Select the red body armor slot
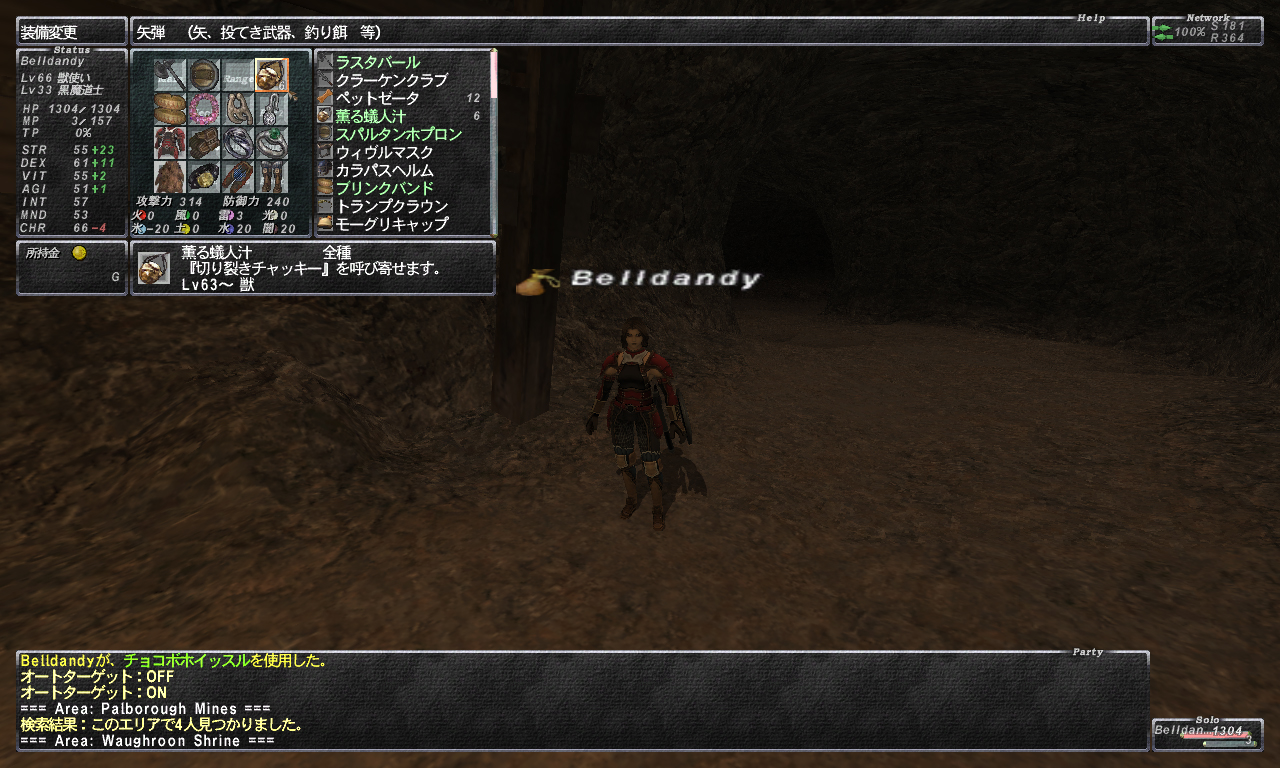The height and width of the screenshot is (768, 1280). 170,143
